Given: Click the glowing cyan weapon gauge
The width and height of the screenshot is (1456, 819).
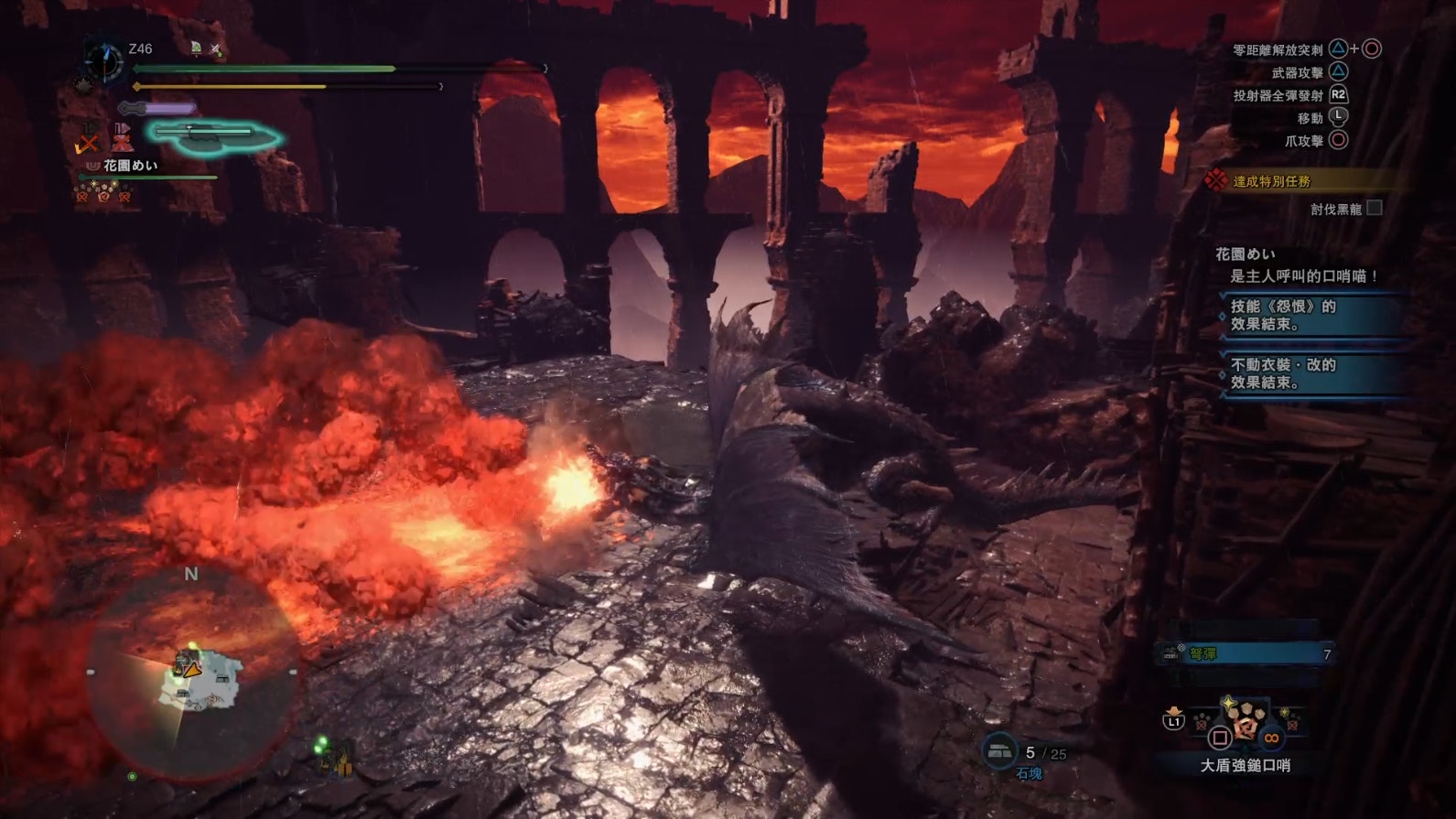Looking at the screenshot, I should coord(214,135).
